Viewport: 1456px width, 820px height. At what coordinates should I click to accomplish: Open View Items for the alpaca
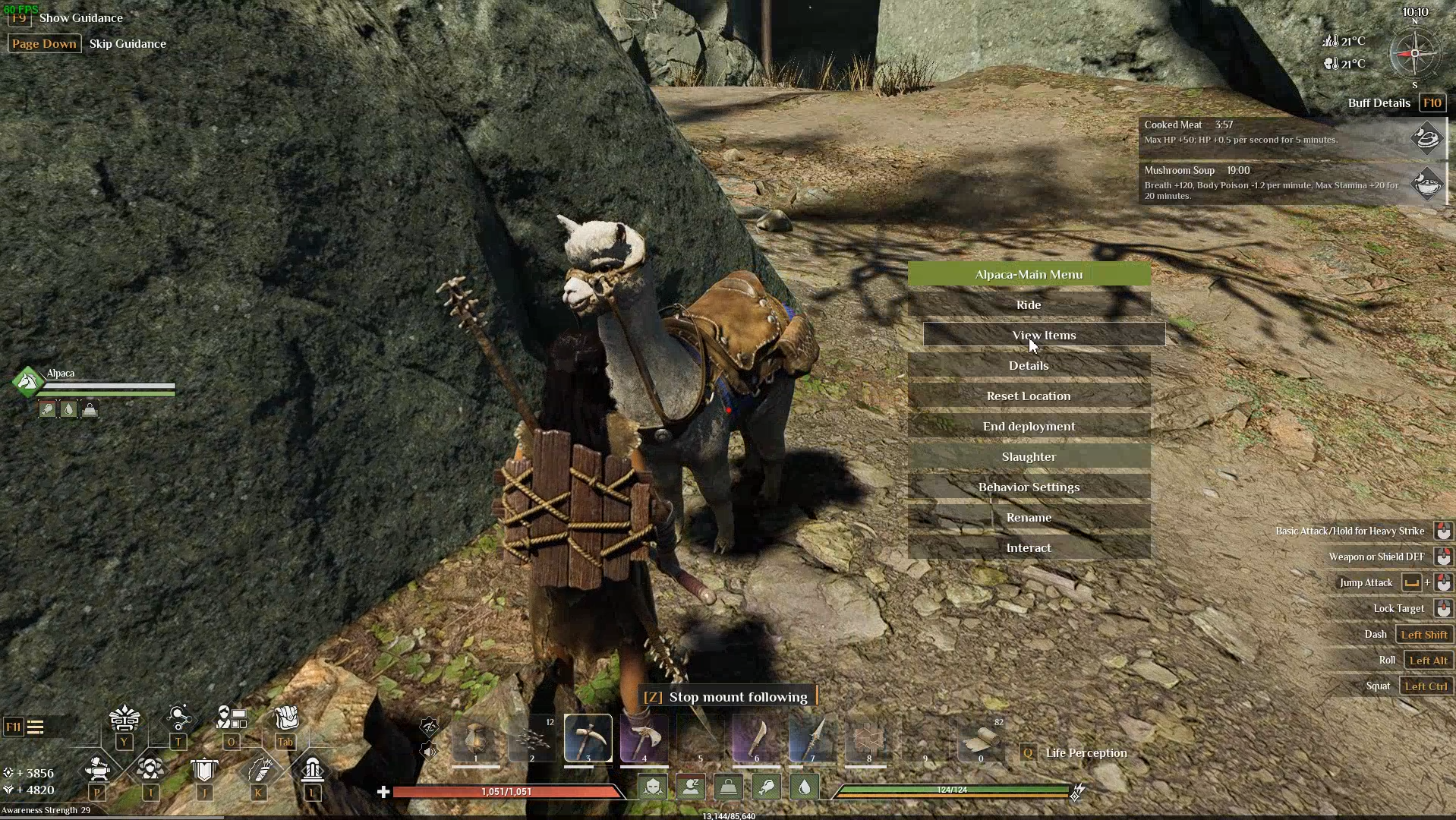pyautogui.click(x=1044, y=335)
